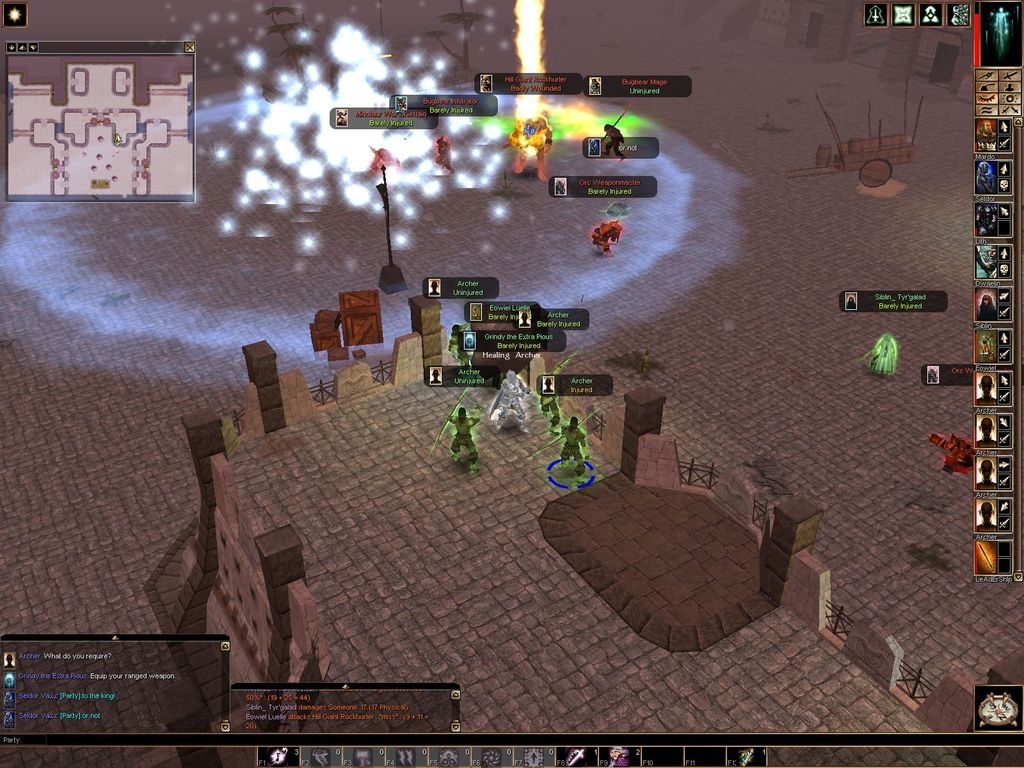The image size is (1024, 768).
Task: Use the F9 character quickbar slot
Action: pyautogui.click(x=620, y=757)
